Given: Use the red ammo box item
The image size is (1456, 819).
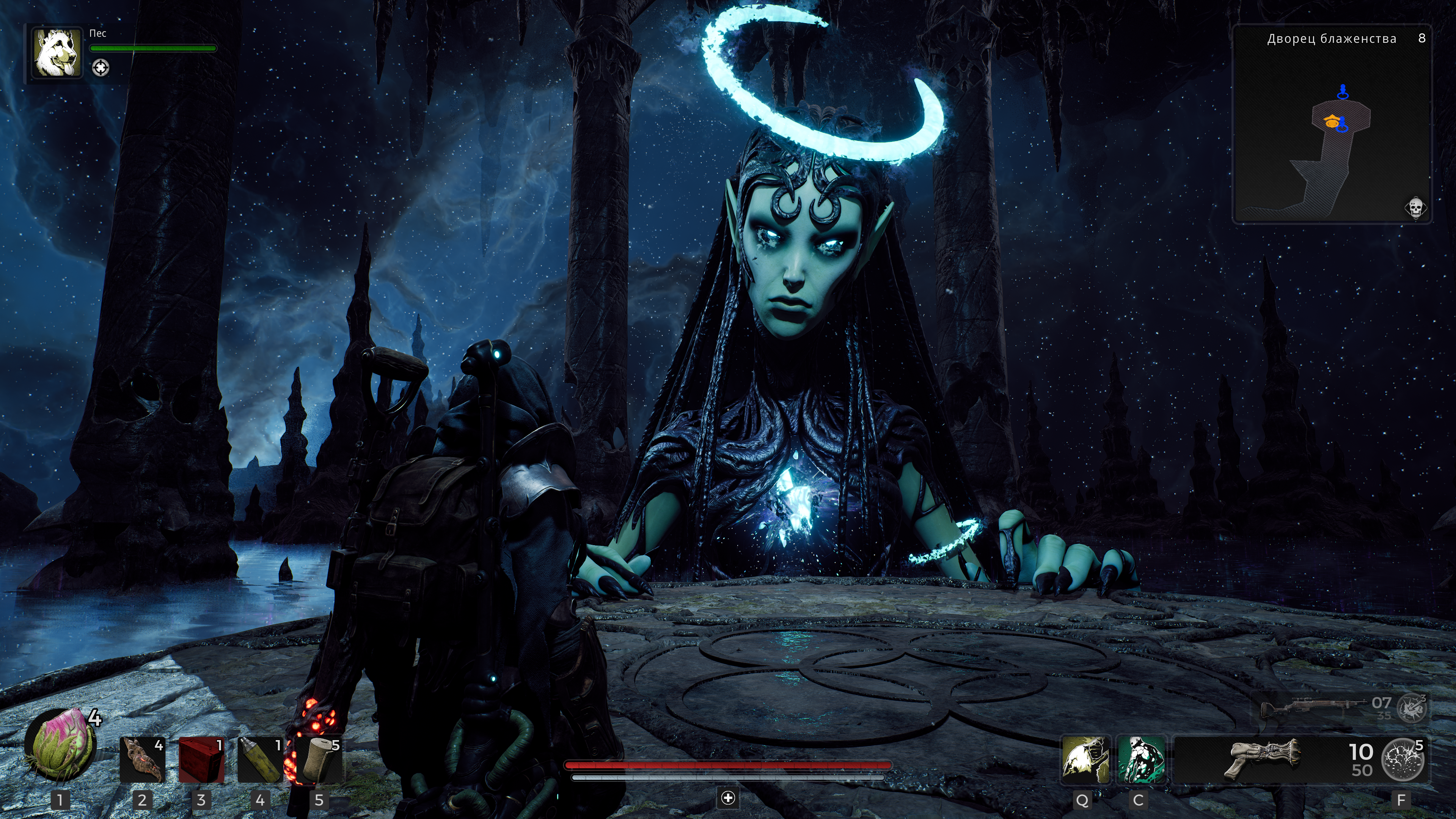Looking at the screenshot, I should (x=201, y=759).
